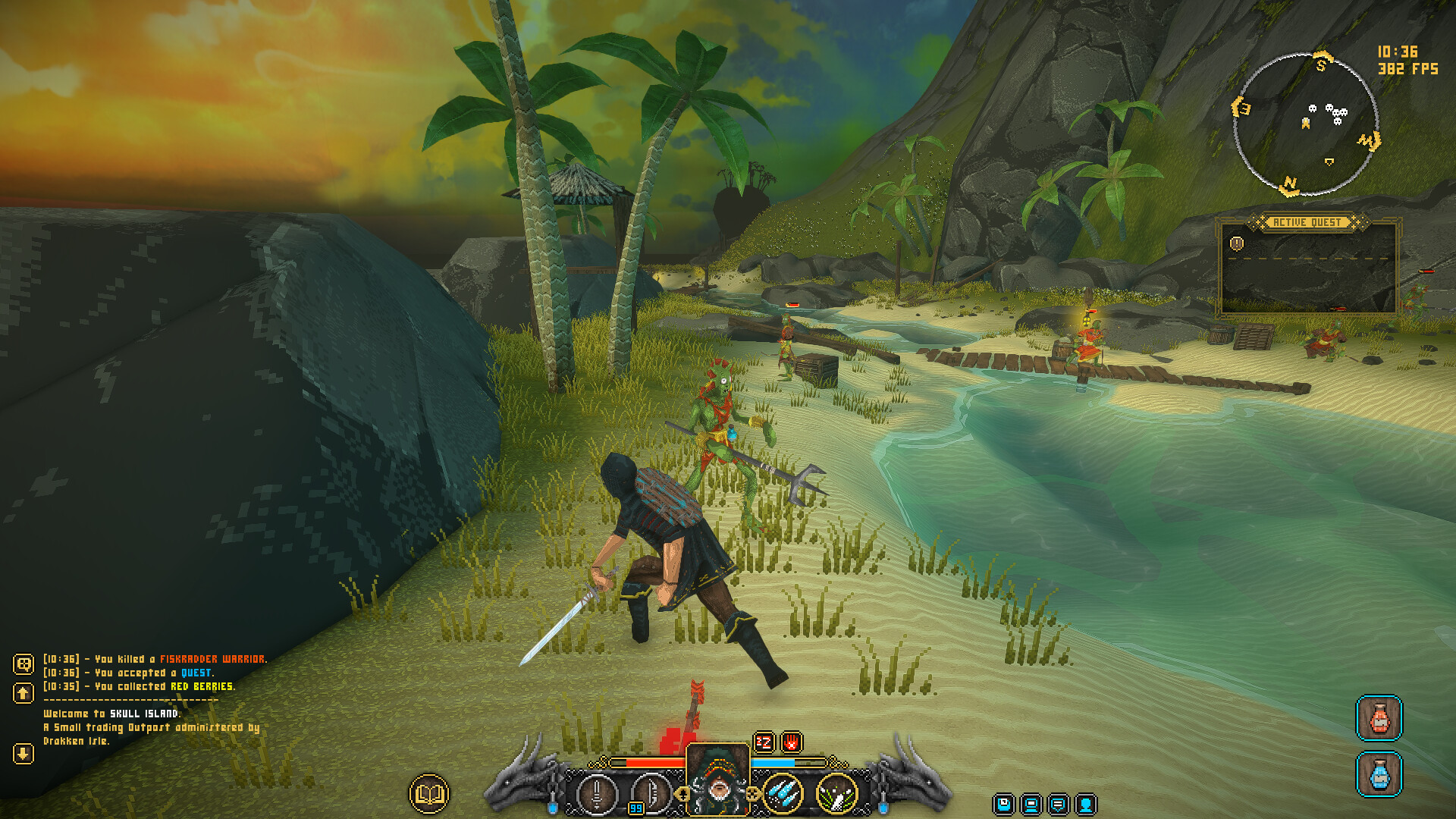The height and width of the screenshot is (819, 1456).
Task: Click the coin icon in the Active Quest panel
Action: tap(1236, 244)
